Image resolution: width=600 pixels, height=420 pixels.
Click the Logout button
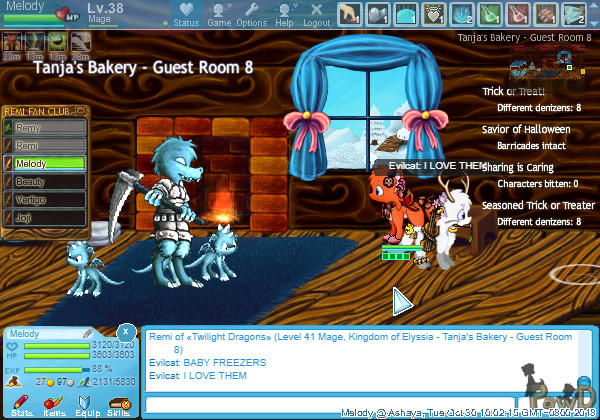pyautogui.click(x=316, y=13)
